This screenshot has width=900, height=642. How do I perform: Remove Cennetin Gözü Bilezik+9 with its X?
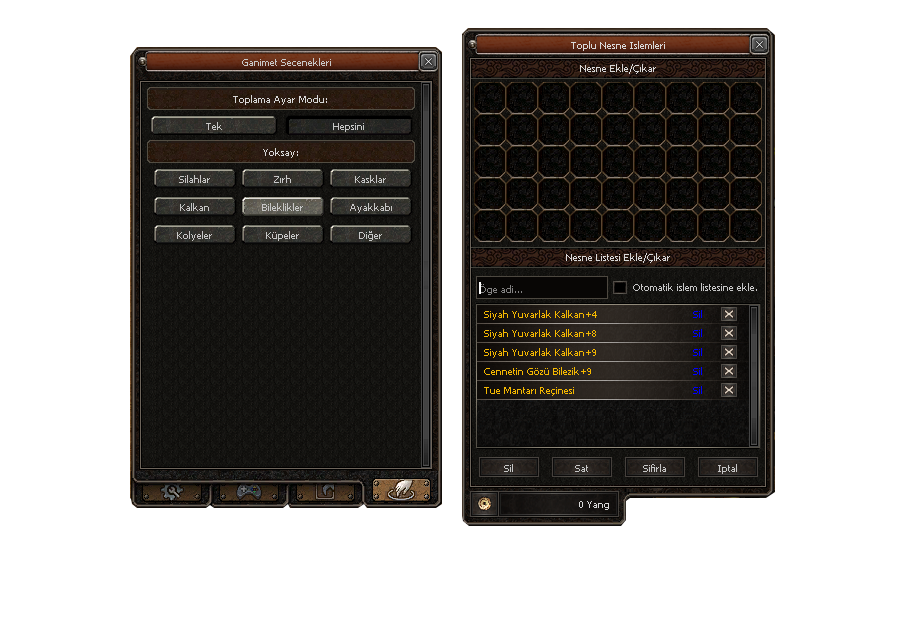pos(729,371)
